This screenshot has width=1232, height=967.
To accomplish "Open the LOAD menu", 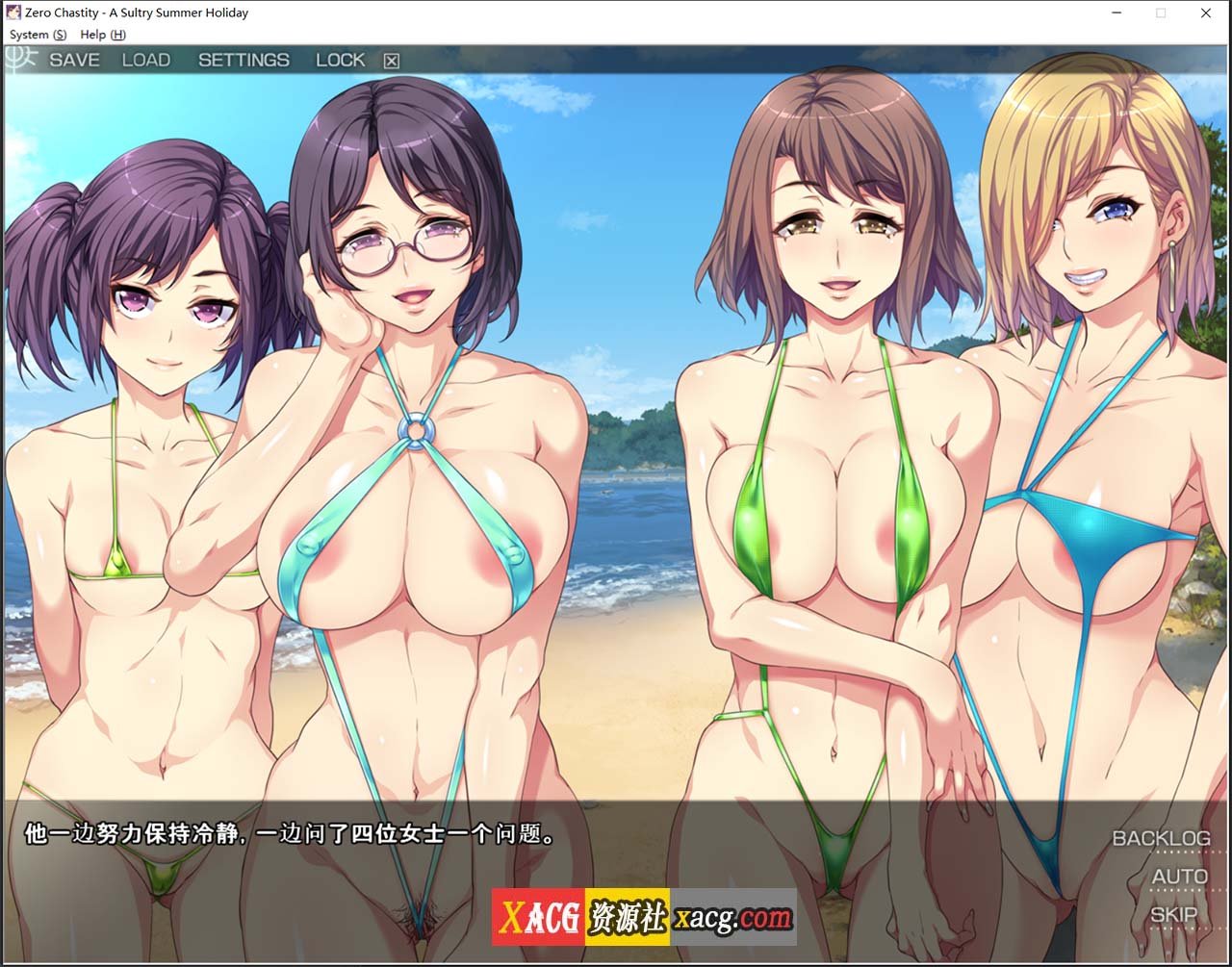I will point(146,60).
